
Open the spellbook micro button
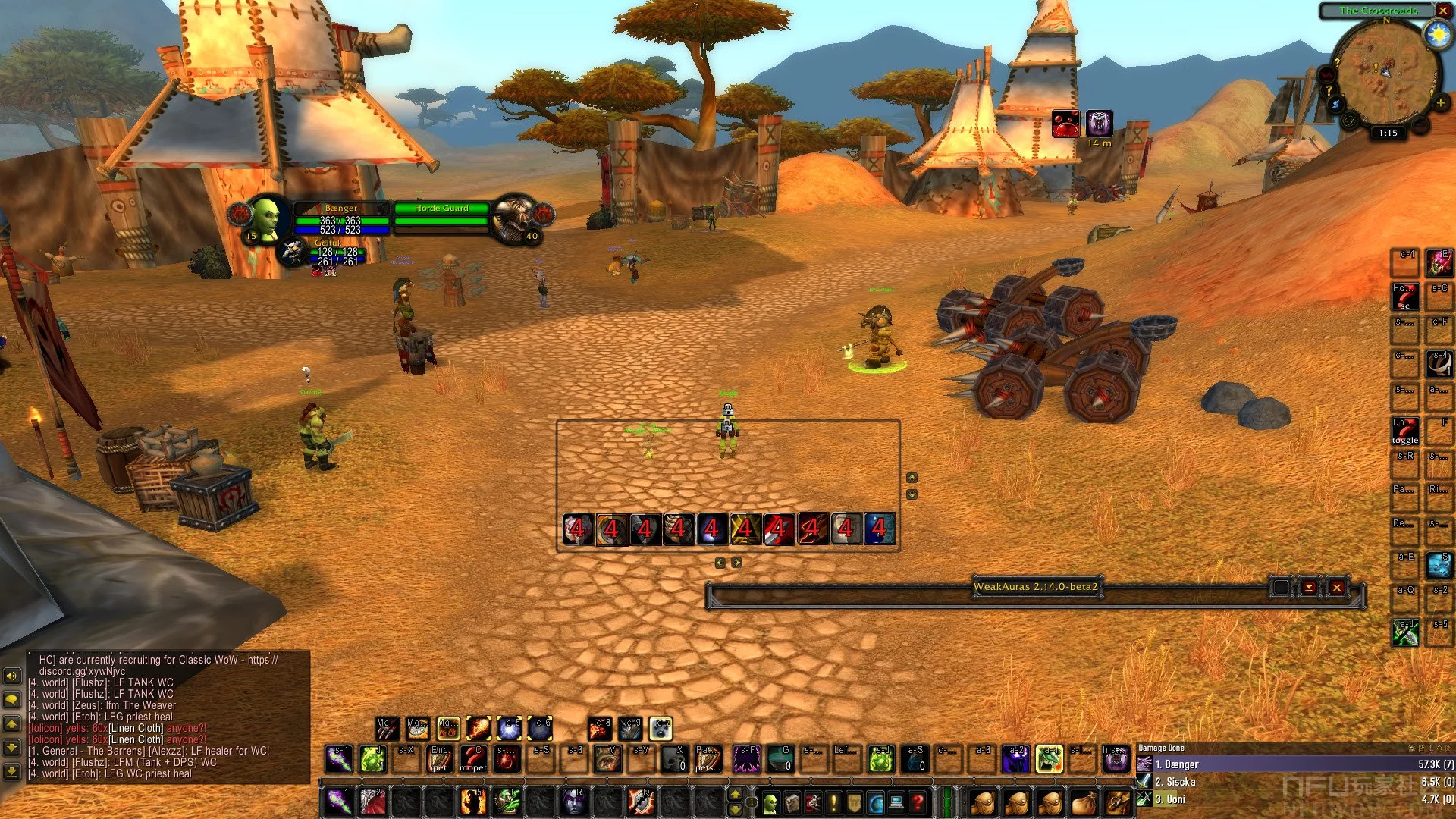click(792, 802)
